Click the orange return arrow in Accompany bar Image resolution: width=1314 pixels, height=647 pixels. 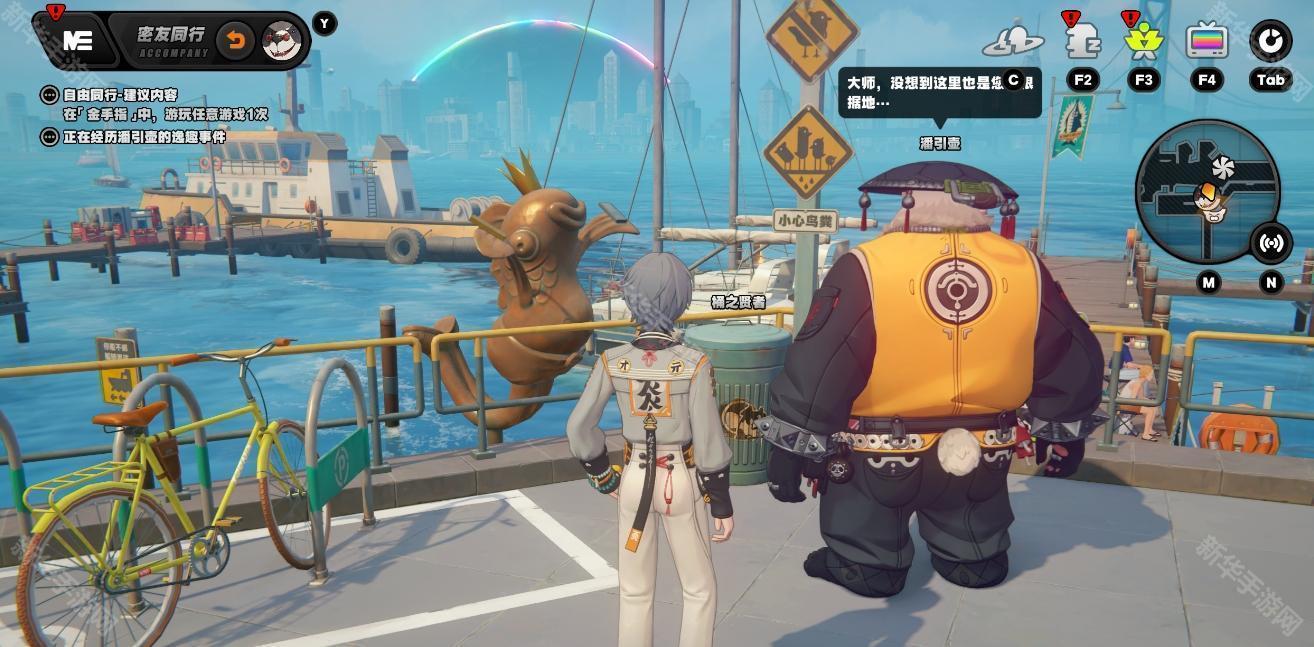(236, 41)
